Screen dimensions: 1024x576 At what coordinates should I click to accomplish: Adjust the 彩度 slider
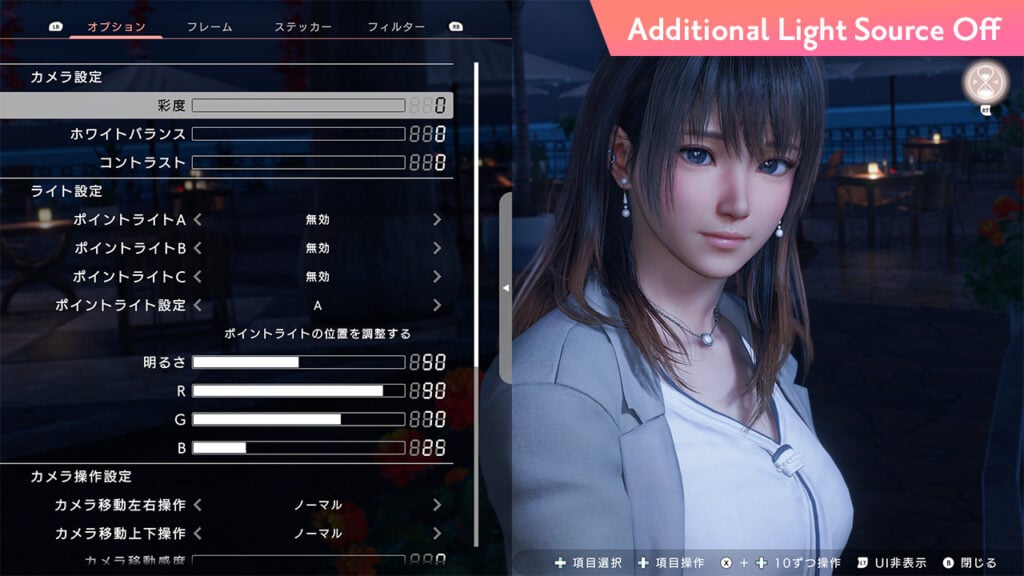point(298,105)
